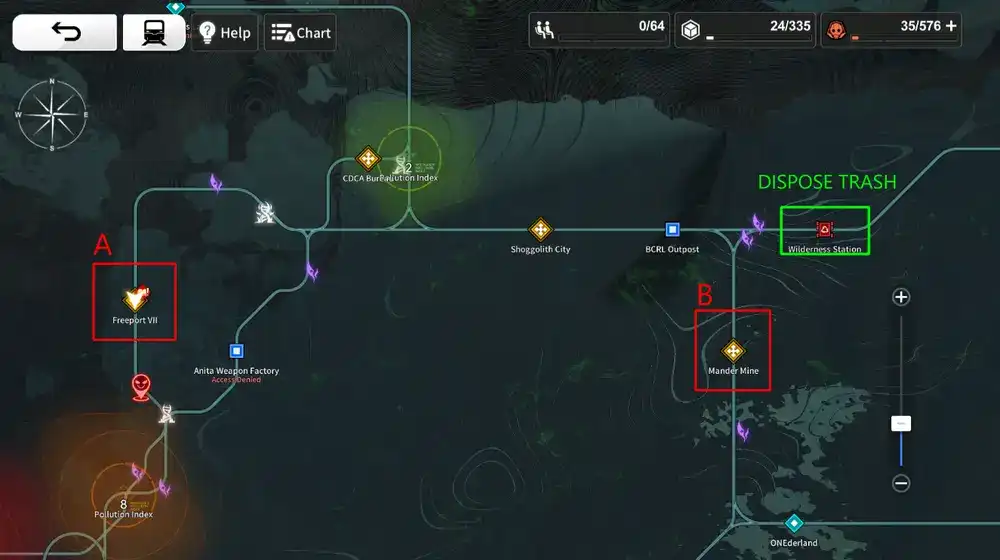The image size is (1000, 560).
Task: Select the Anita Weapon Factory marker
Action: click(x=237, y=351)
